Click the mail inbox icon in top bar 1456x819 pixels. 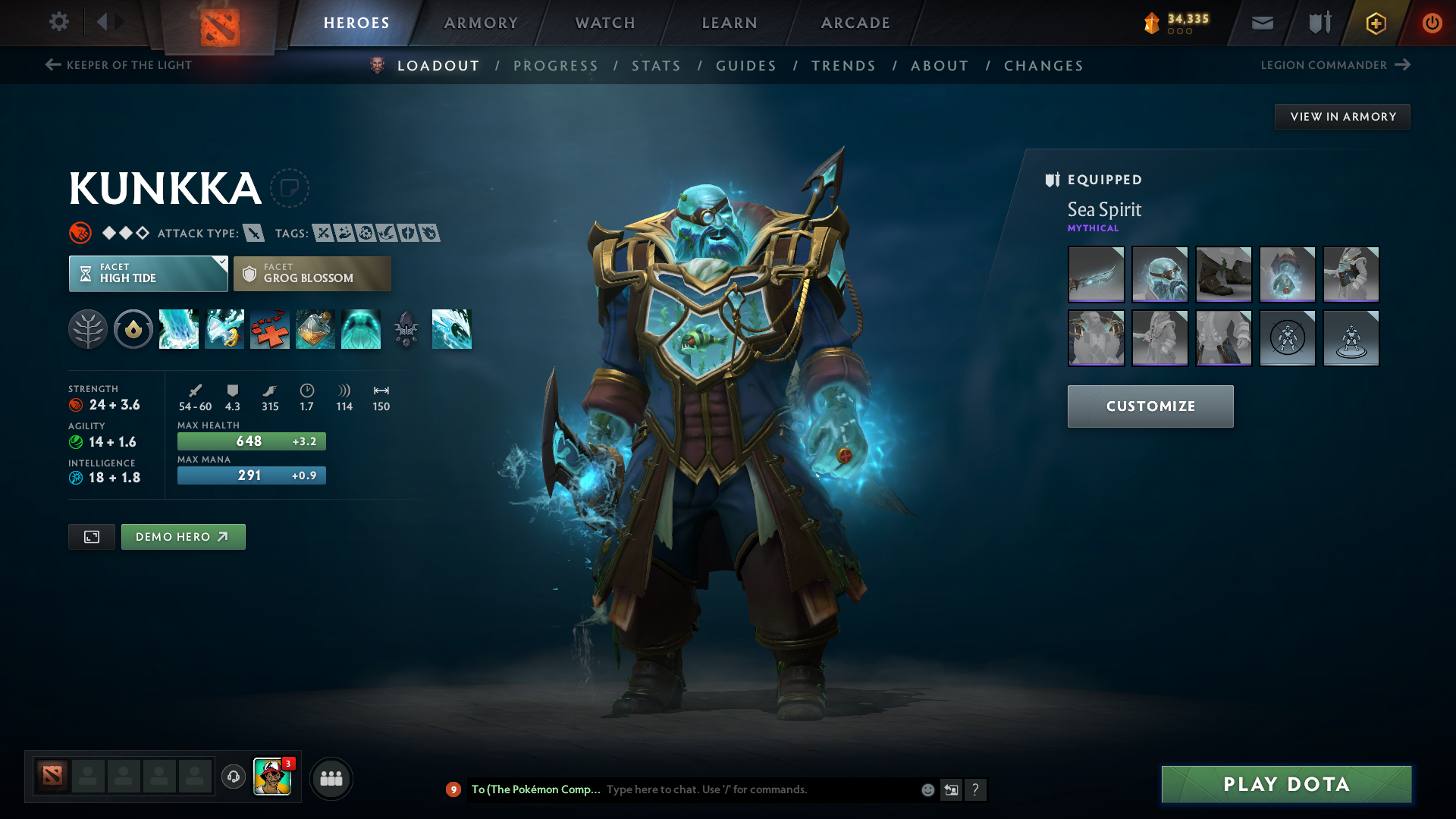pos(1261,23)
